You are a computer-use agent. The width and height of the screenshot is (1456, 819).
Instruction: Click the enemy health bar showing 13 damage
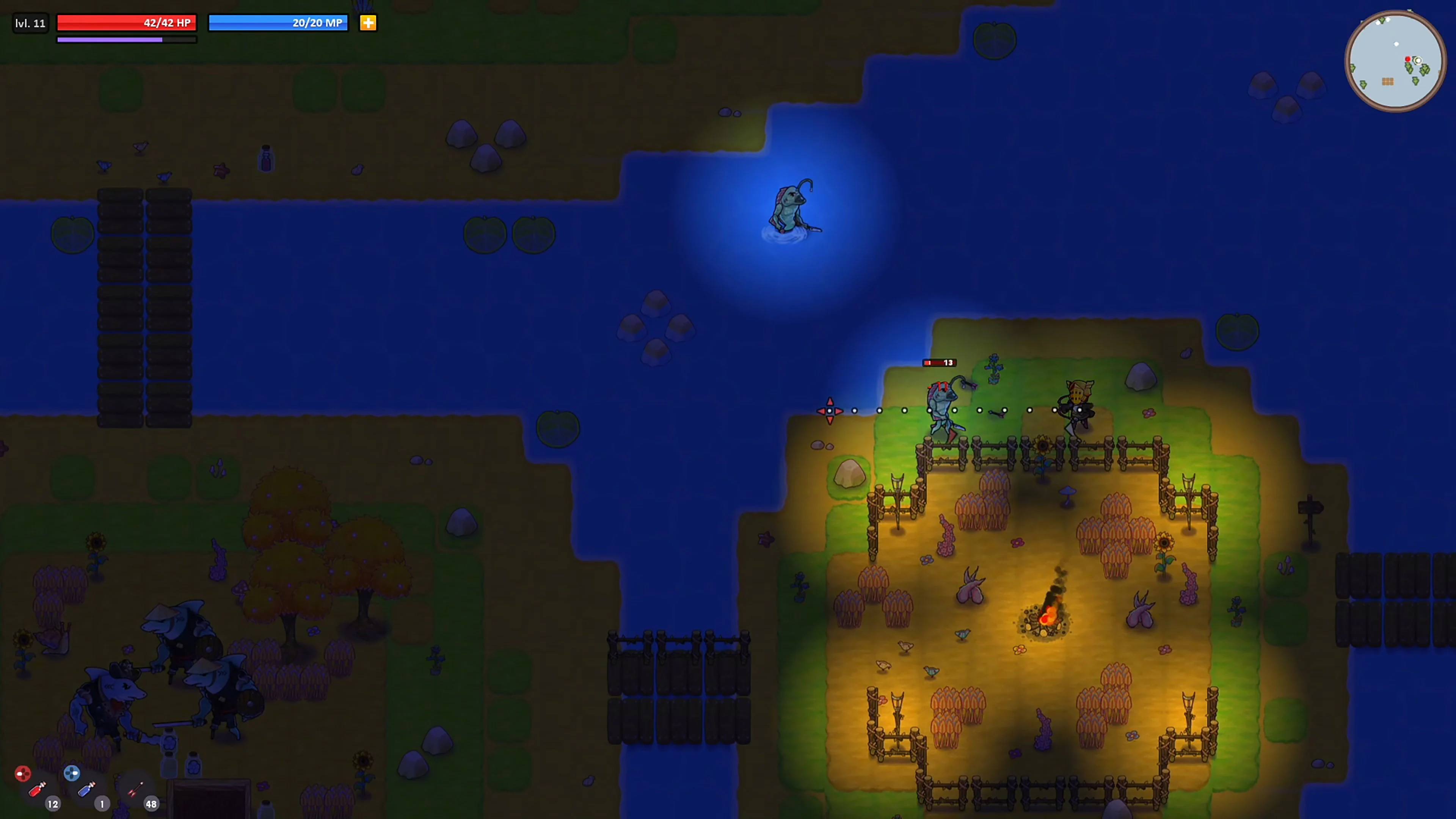pos(940,363)
